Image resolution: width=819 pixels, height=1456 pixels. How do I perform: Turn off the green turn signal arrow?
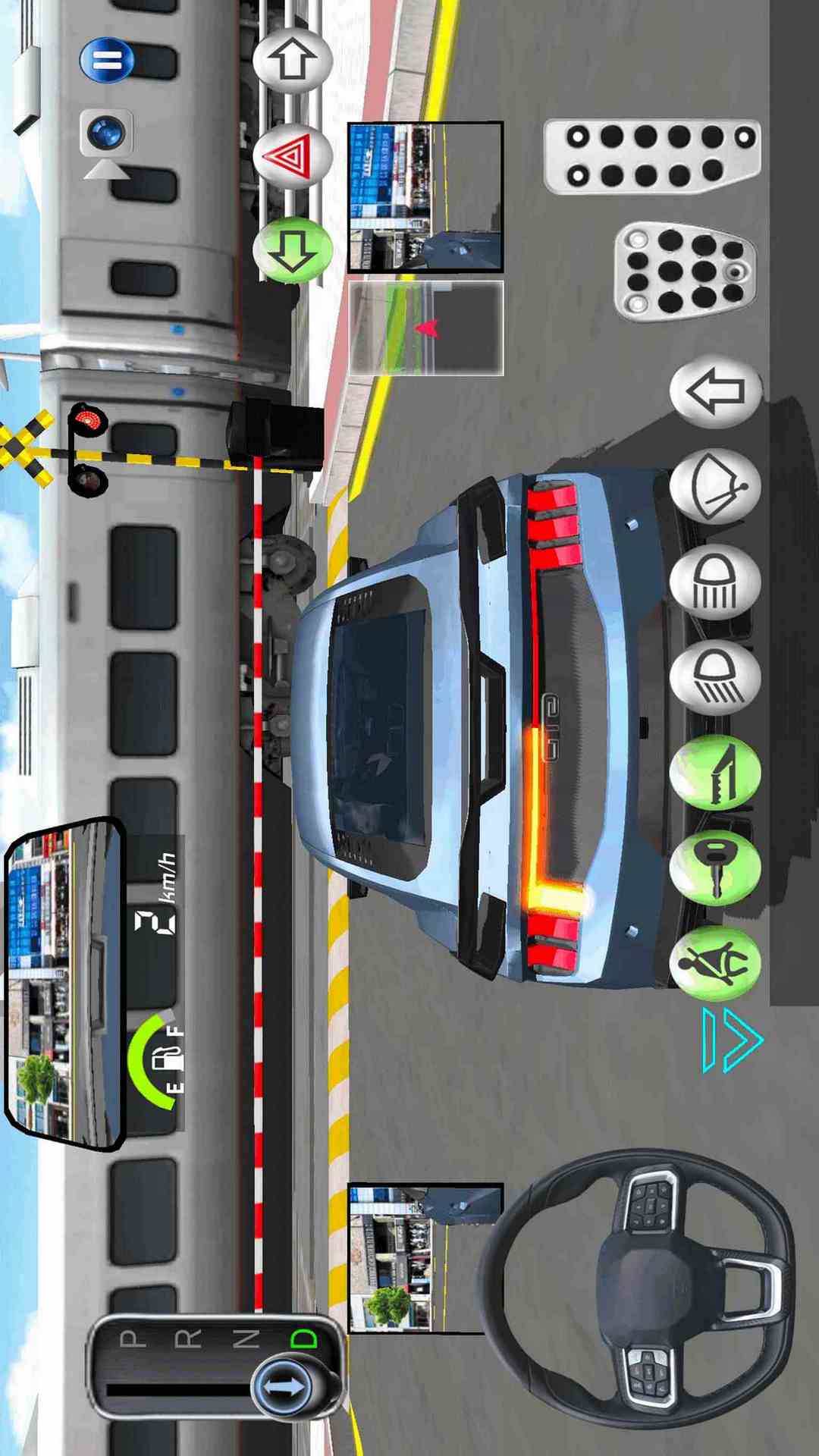[x=292, y=249]
